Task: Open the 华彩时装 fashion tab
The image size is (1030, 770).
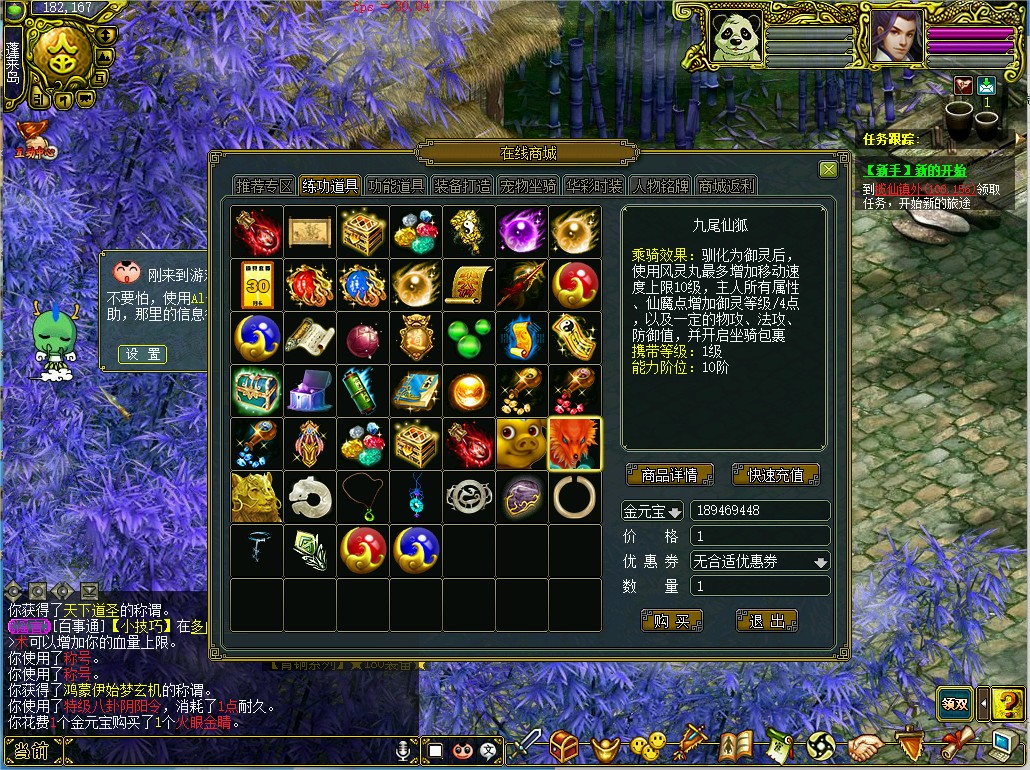Action: [594, 186]
